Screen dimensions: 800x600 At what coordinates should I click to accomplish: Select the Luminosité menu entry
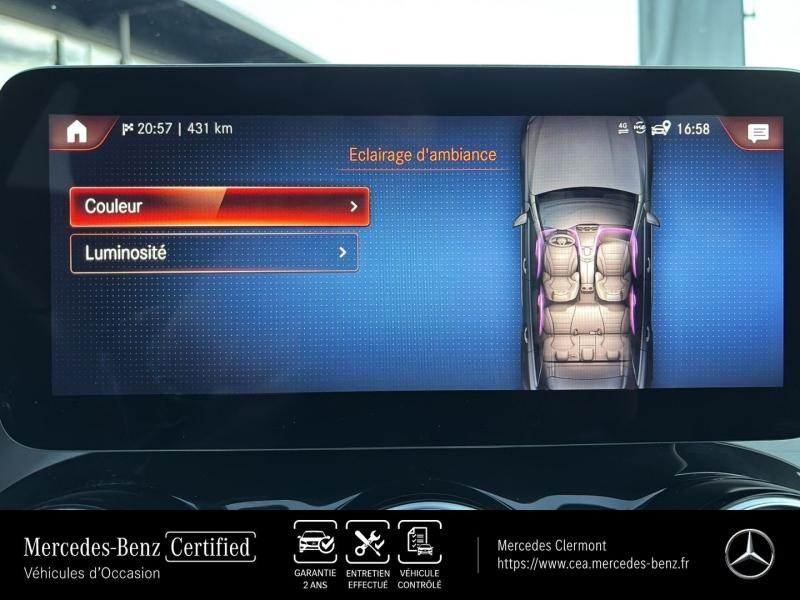tap(213, 253)
